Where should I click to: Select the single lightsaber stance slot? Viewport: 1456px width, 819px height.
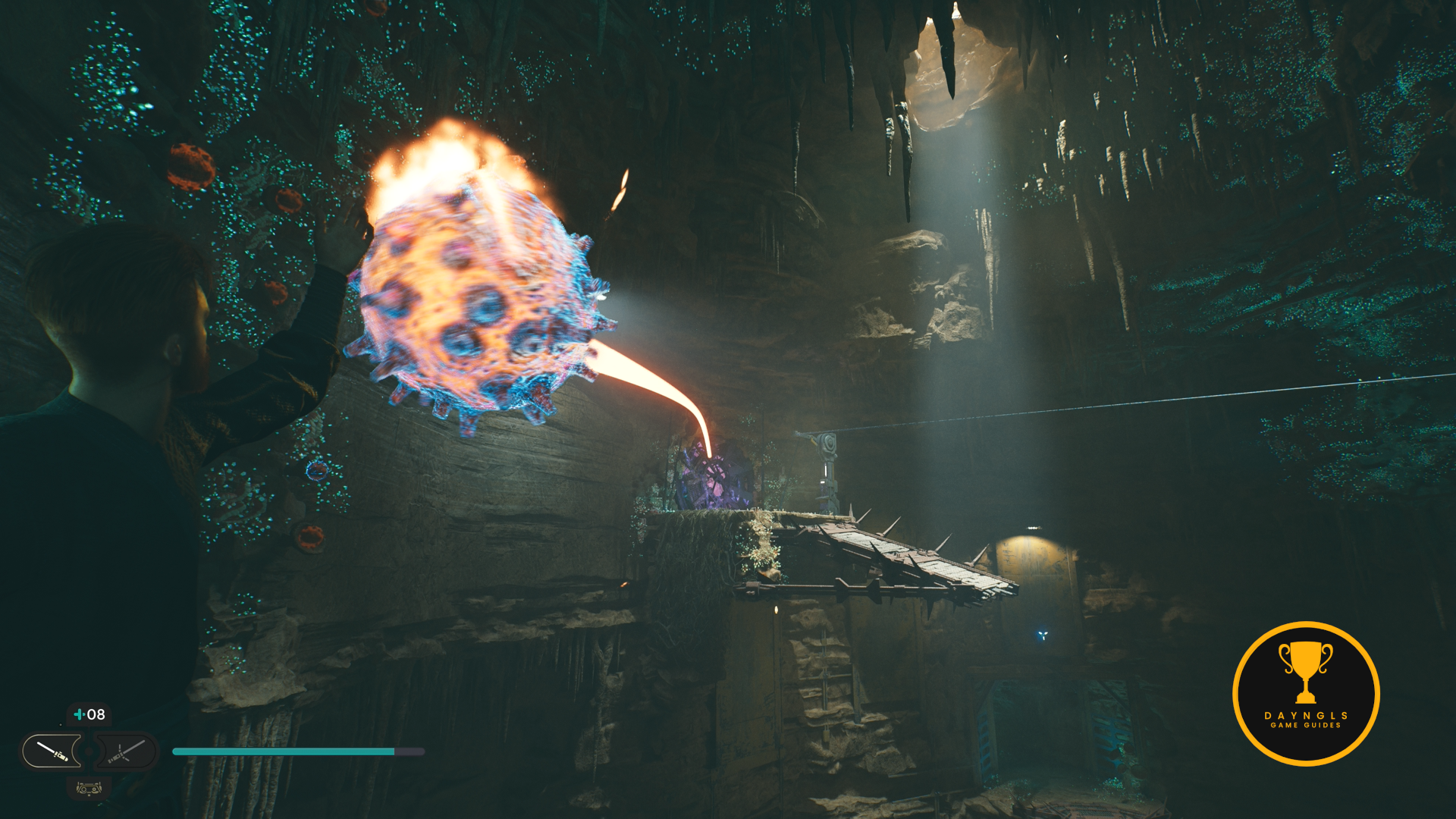pos(52,752)
